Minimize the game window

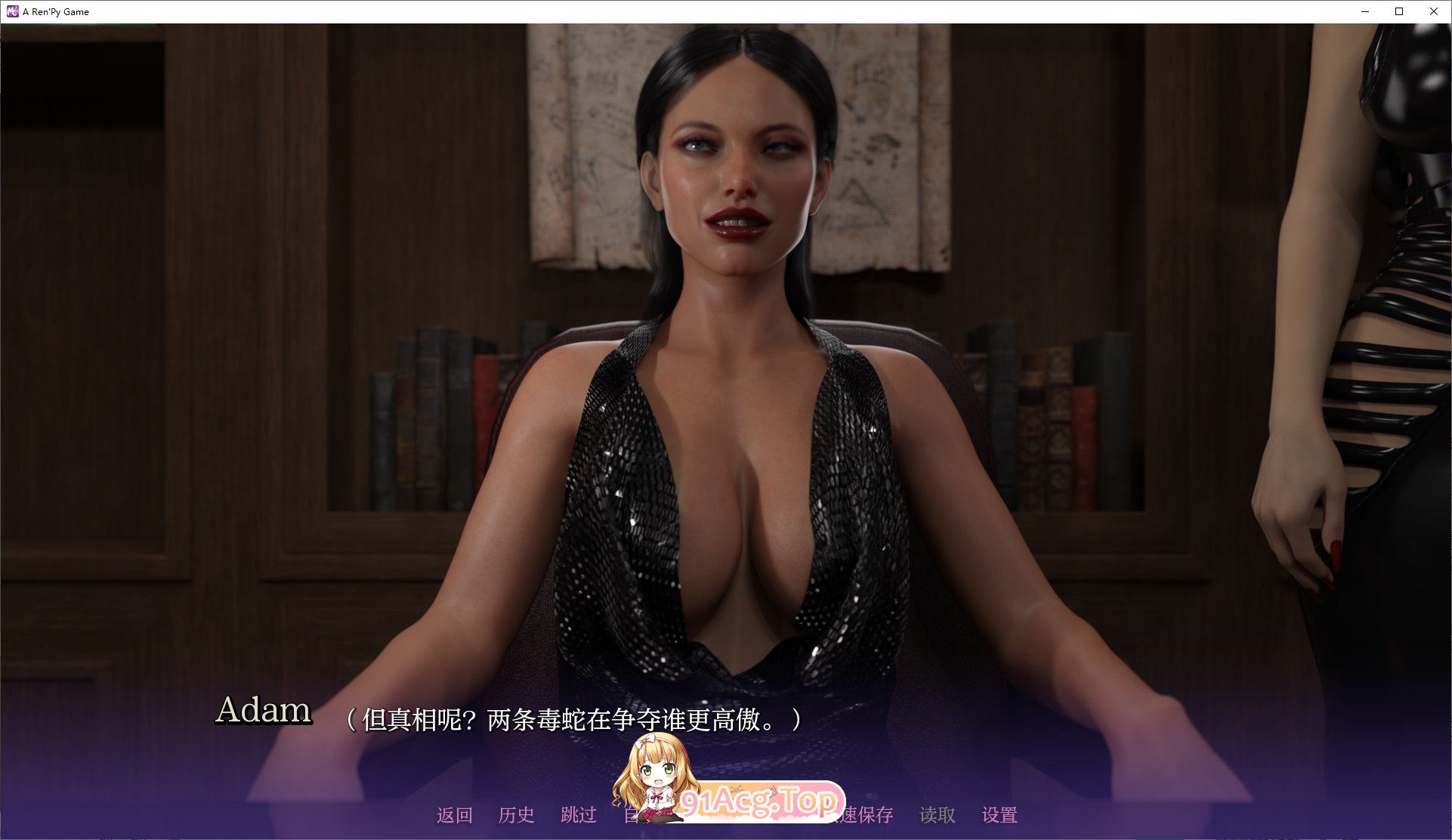click(x=1364, y=11)
